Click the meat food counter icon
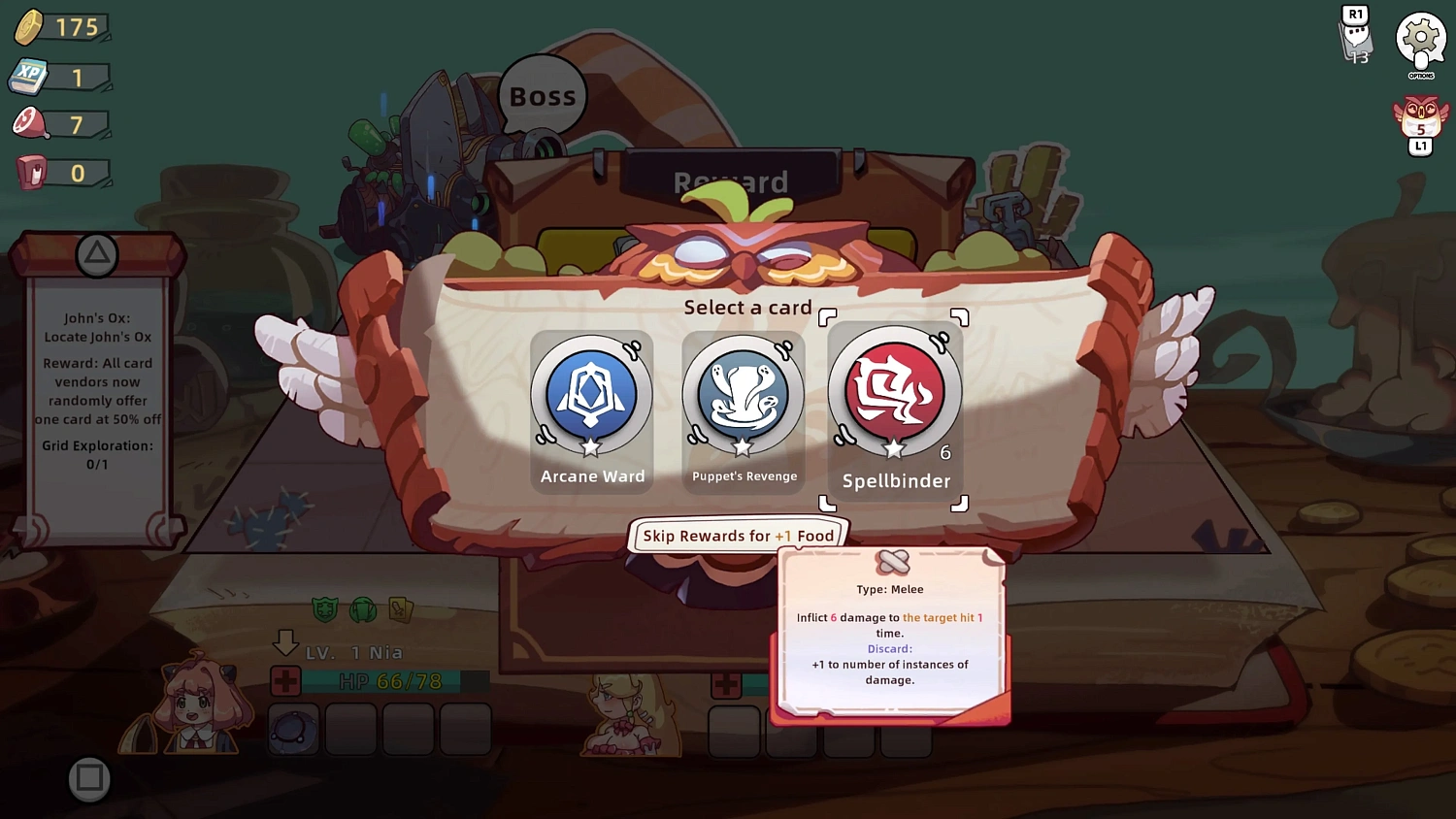The width and height of the screenshot is (1456, 819). [31, 123]
